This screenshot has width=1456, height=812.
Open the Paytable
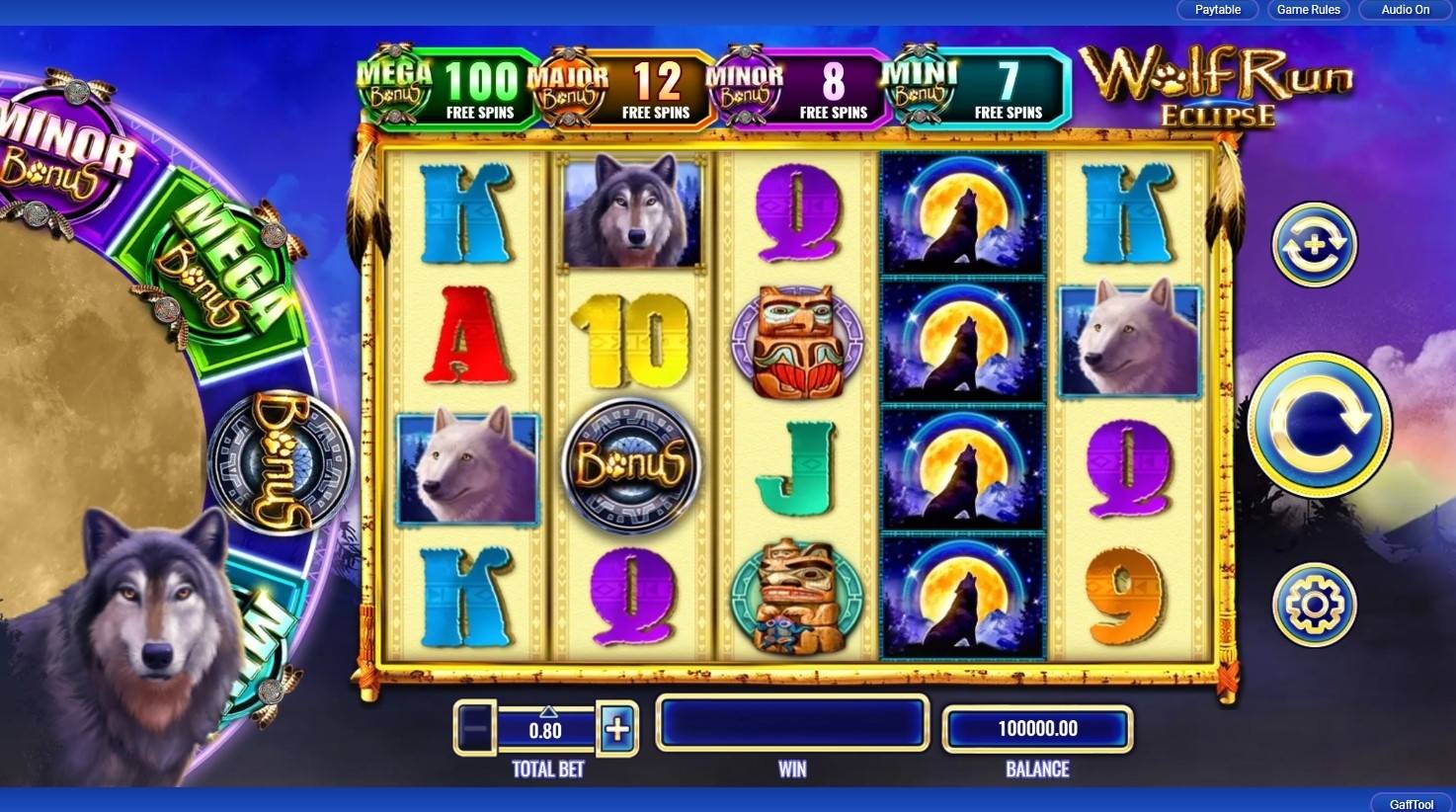click(1217, 10)
